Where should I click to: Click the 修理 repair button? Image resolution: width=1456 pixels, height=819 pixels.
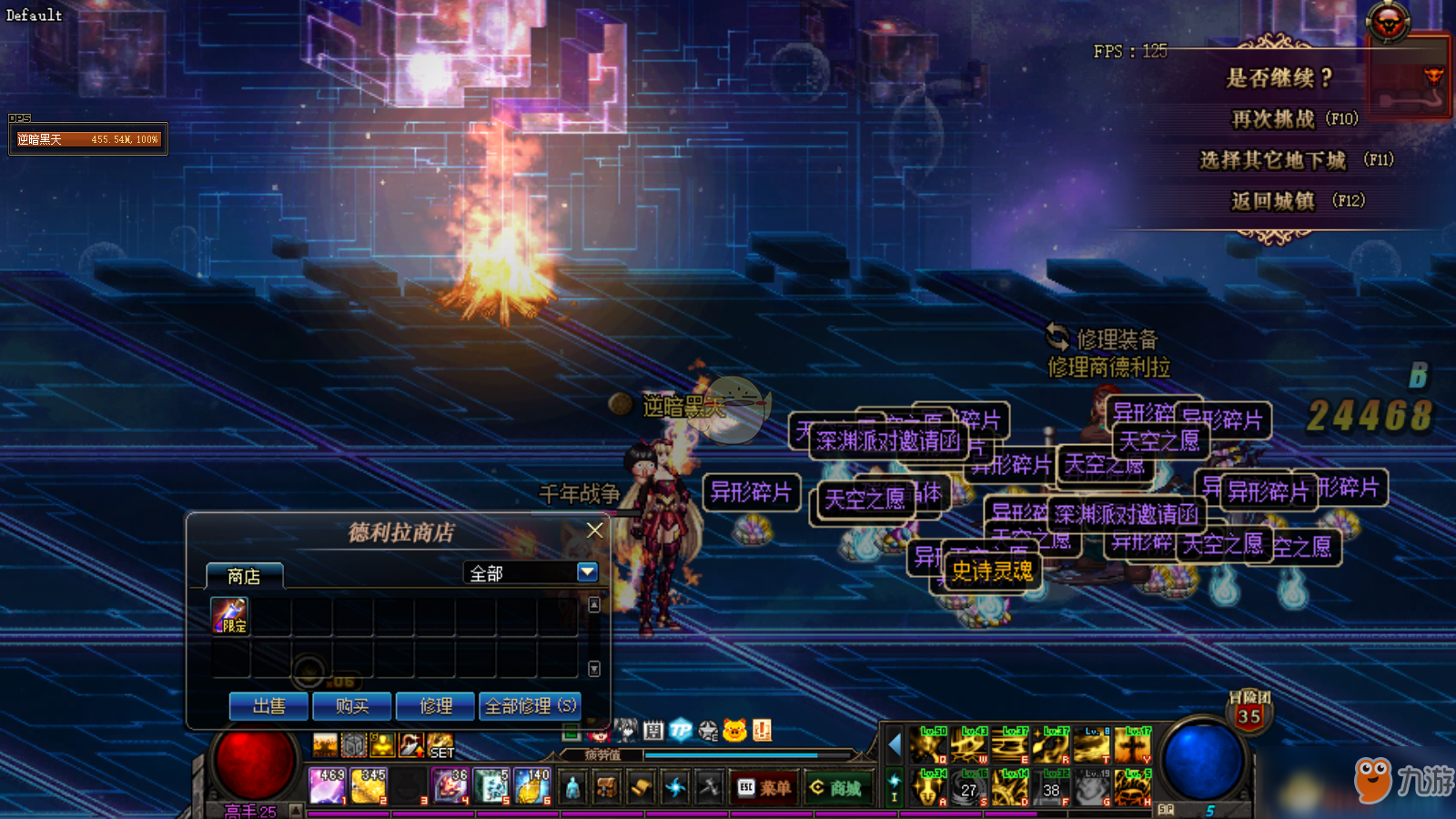click(436, 706)
